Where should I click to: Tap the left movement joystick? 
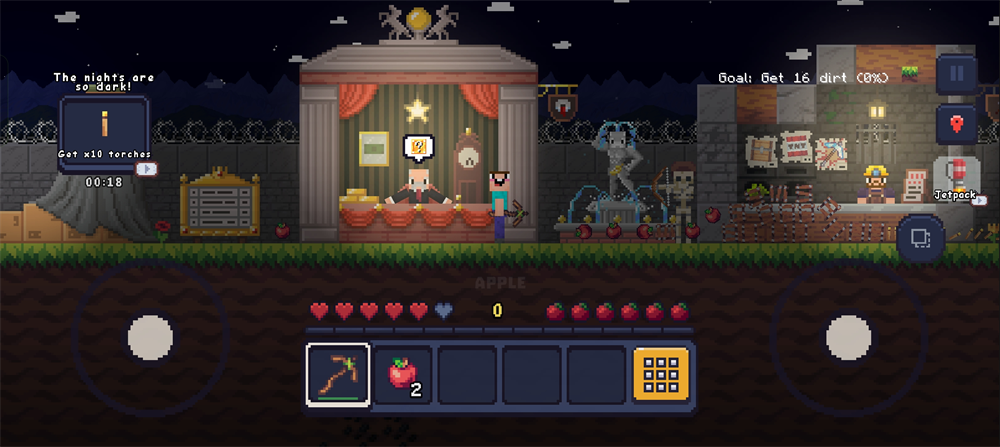150,336
